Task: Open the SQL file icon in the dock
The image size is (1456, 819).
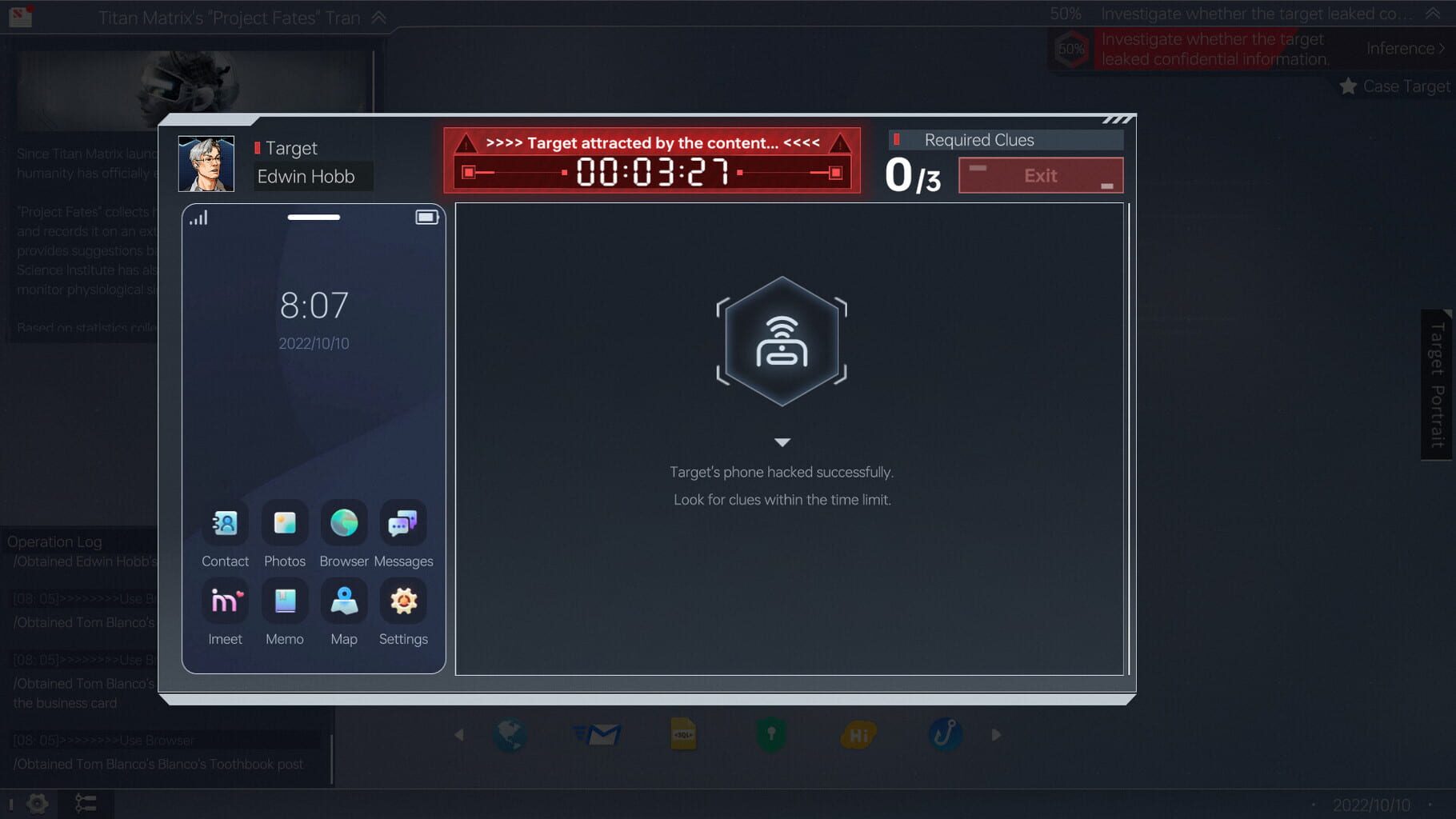Action: [683, 733]
